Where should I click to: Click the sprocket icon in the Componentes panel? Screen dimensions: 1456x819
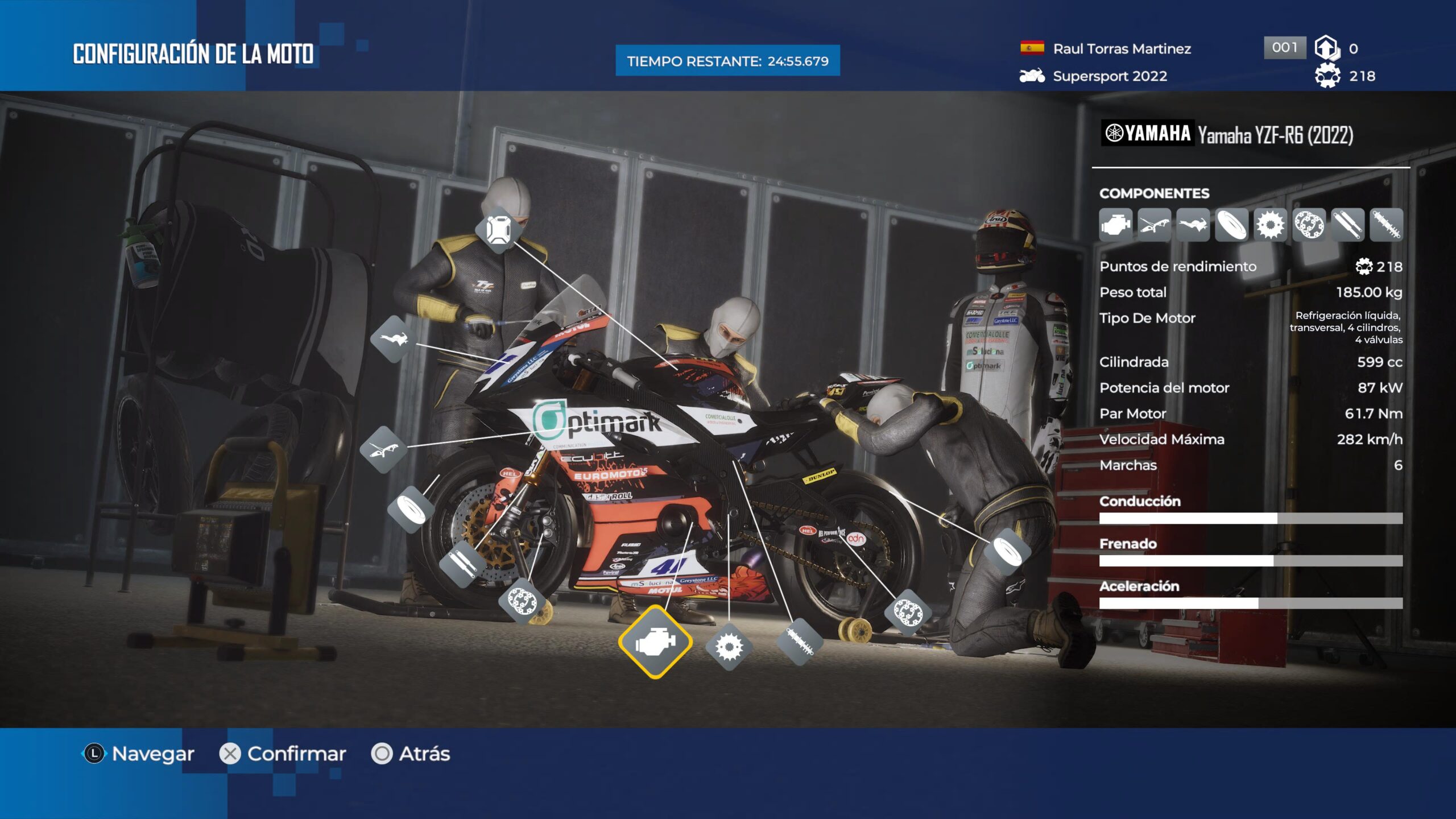click(x=1270, y=225)
